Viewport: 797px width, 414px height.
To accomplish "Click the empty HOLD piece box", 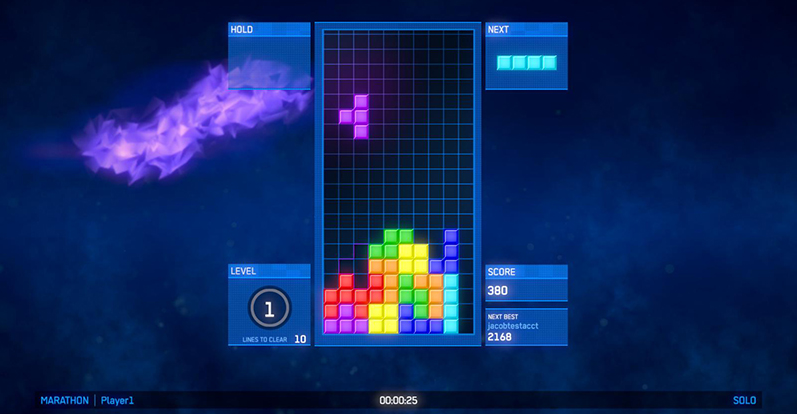I will (x=269, y=63).
